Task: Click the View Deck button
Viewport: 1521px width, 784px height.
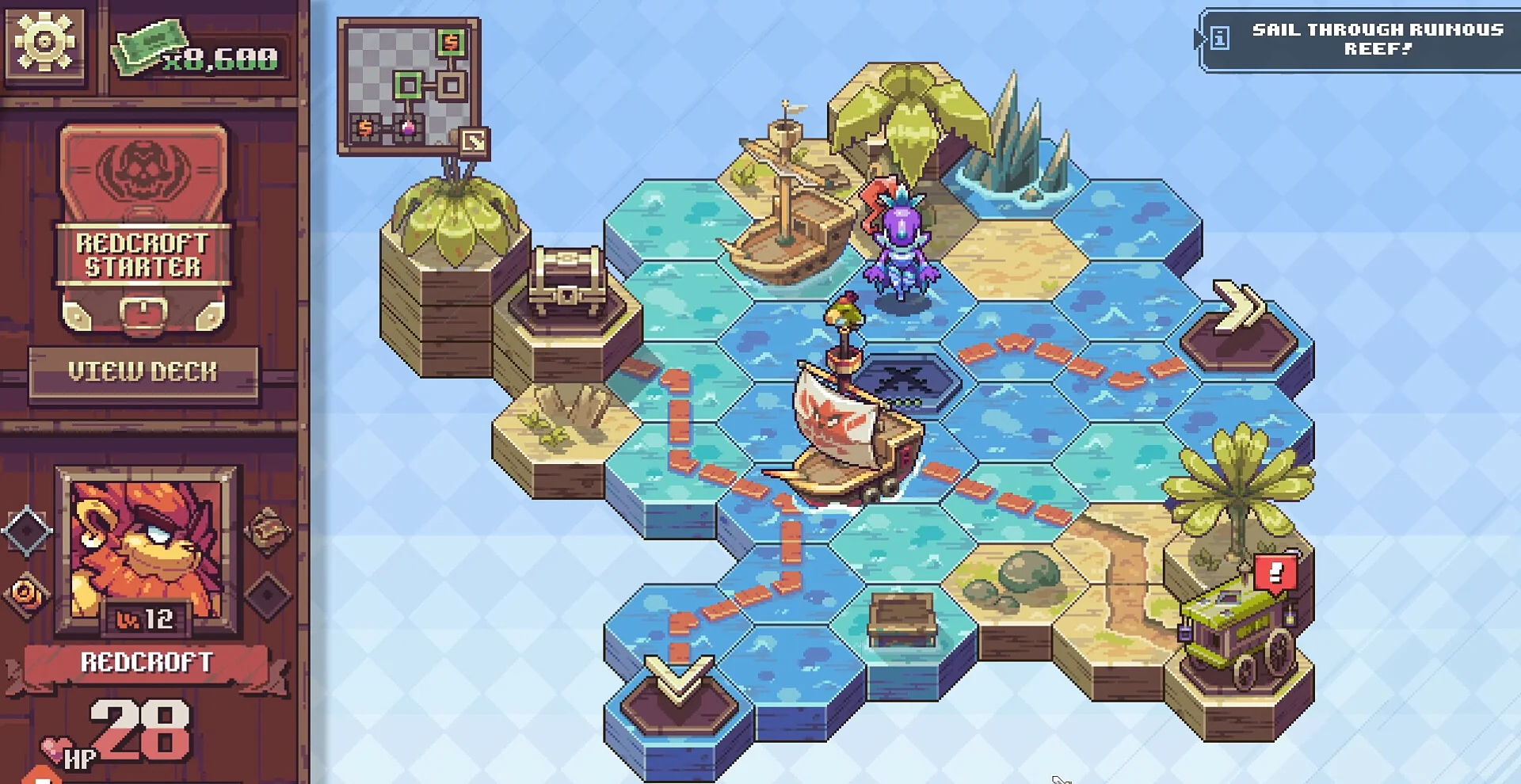Action: 143,372
